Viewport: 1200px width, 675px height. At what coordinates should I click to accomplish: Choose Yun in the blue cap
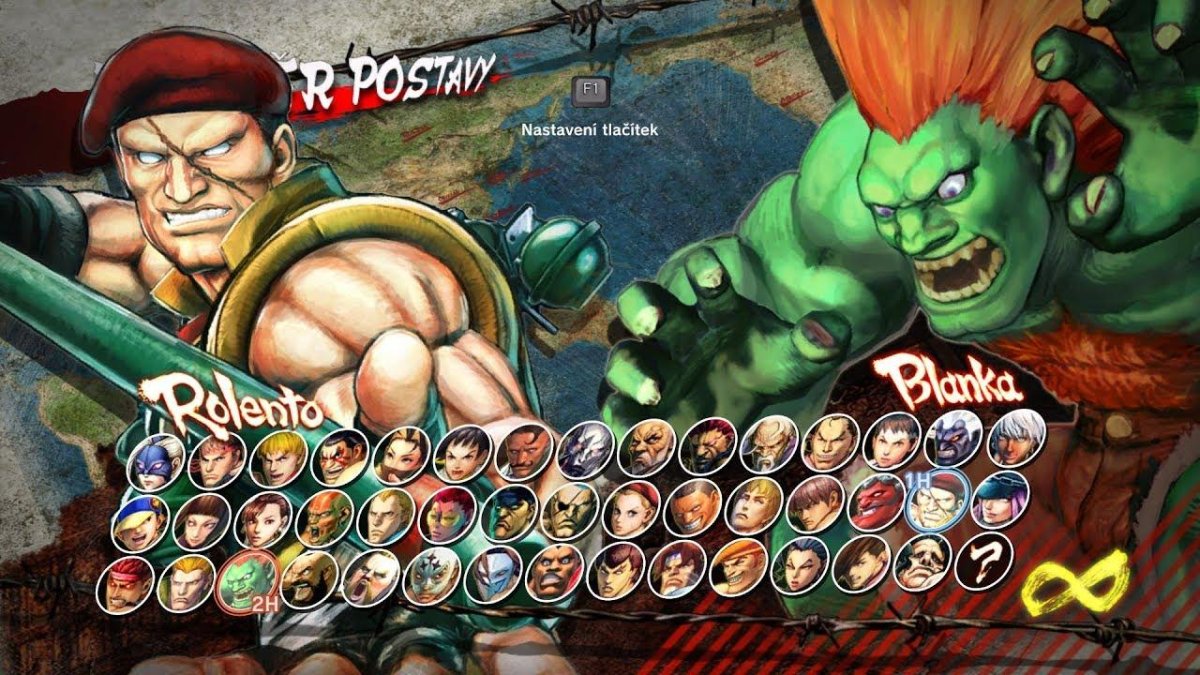click(x=140, y=521)
